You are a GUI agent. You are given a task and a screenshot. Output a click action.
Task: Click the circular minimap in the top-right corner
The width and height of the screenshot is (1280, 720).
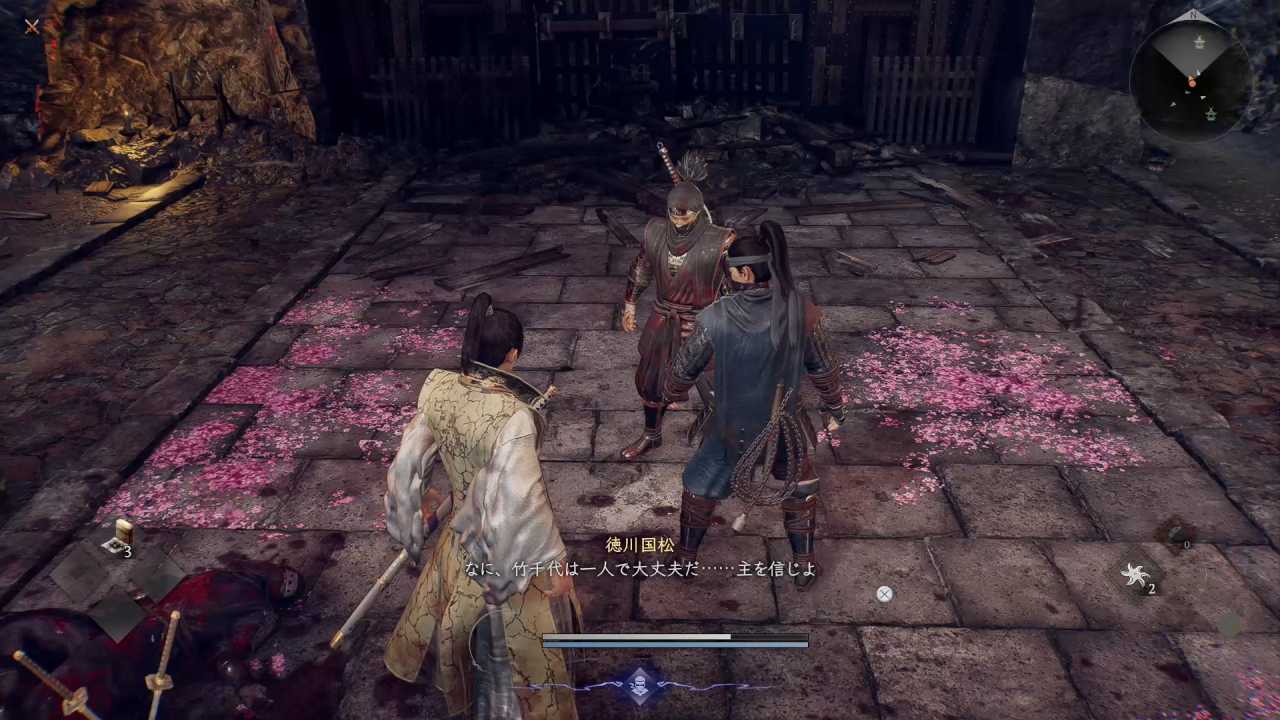1193,75
